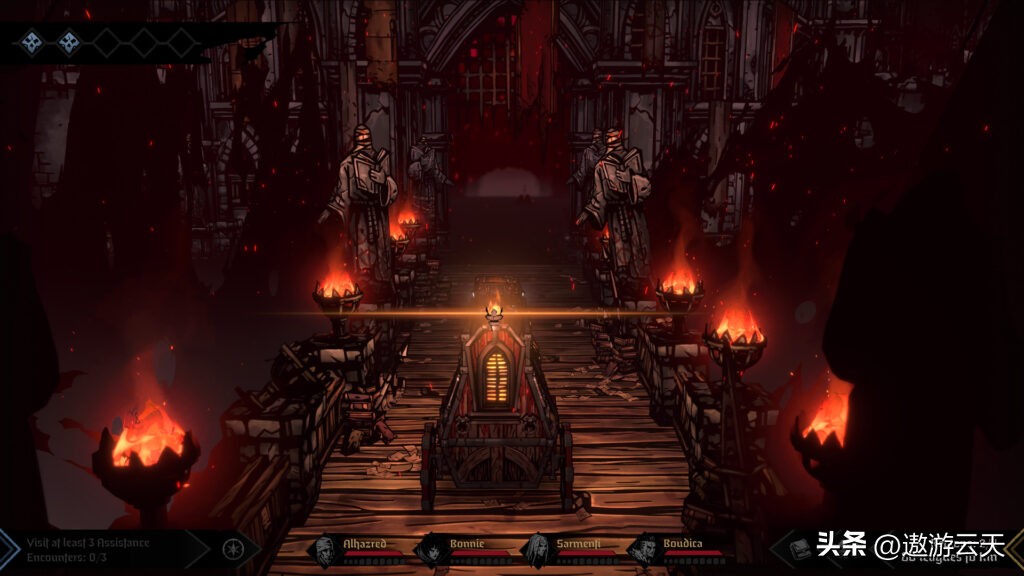Choose Bonnie in the party bar
Image resolution: width=1024 pixels, height=576 pixels.
coord(431,548)
